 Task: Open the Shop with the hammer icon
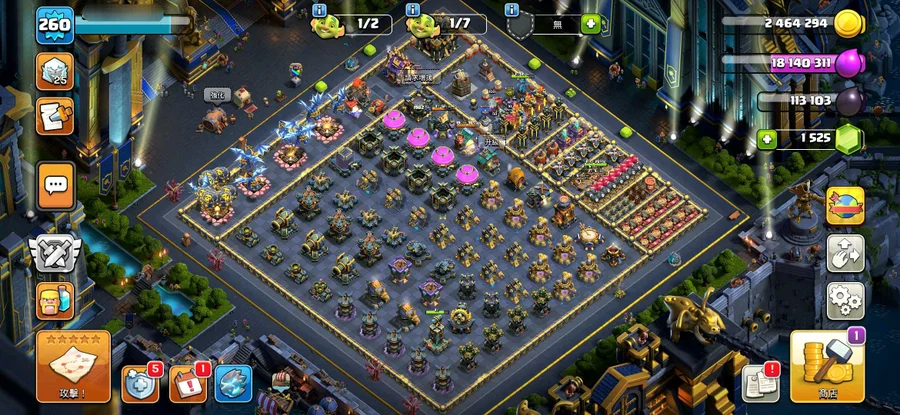(x=826, y=367)
